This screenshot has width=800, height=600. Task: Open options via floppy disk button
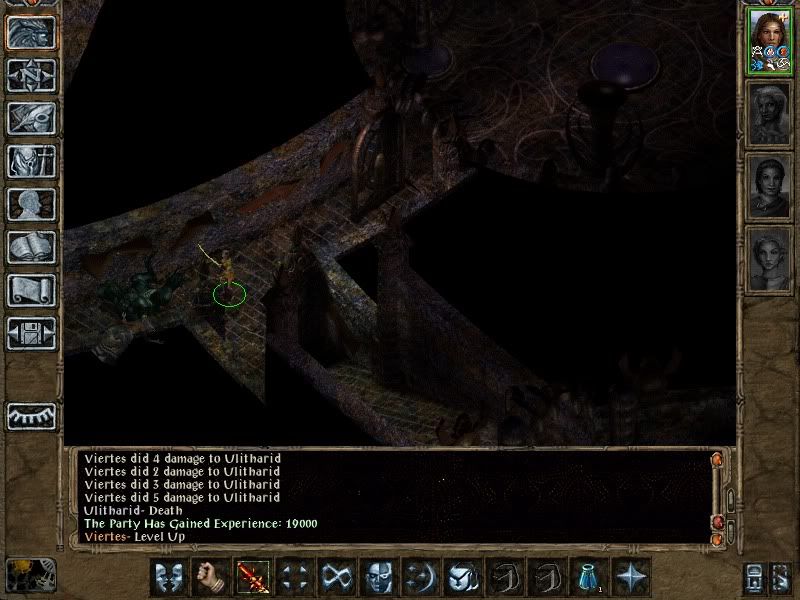point(31,333)
